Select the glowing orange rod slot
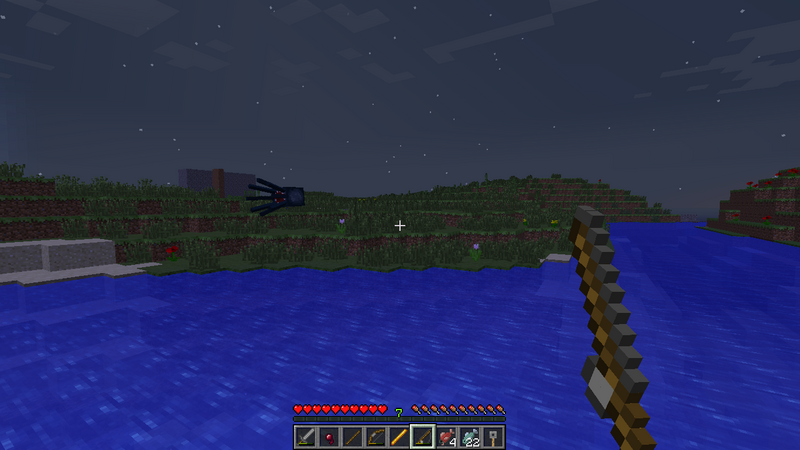Screen dimensions: 800x450 coord(399,437)
